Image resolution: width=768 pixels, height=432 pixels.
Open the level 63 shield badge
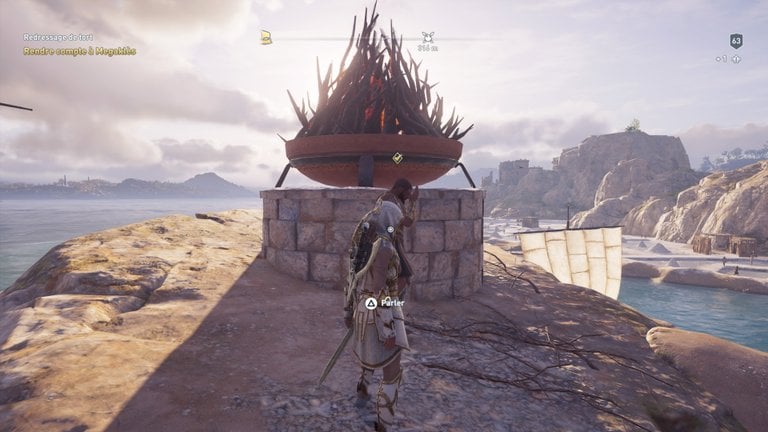pyautogui.click(x=736, y=41)
